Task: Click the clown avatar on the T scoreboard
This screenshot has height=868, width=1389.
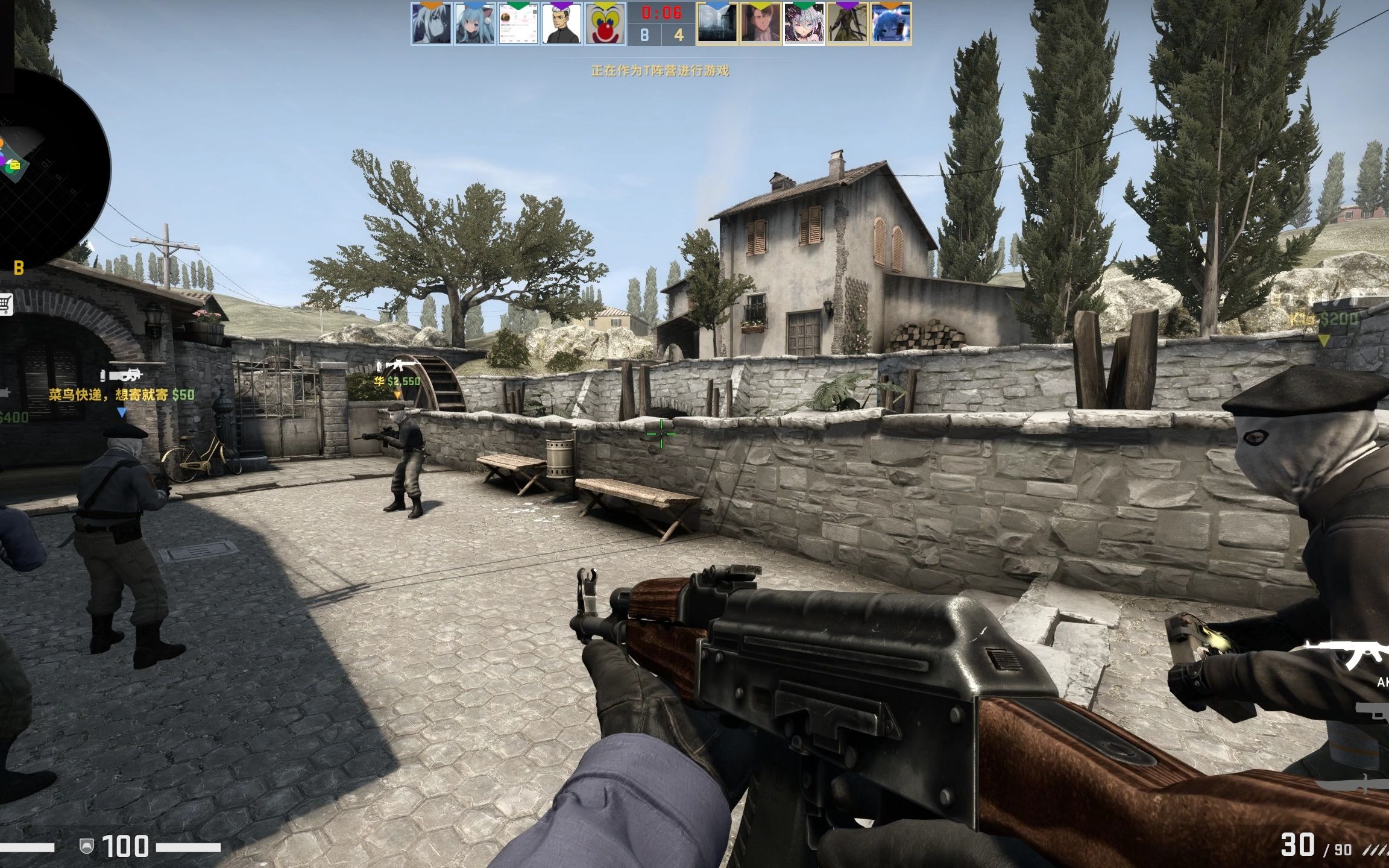Action: point(606,25)
